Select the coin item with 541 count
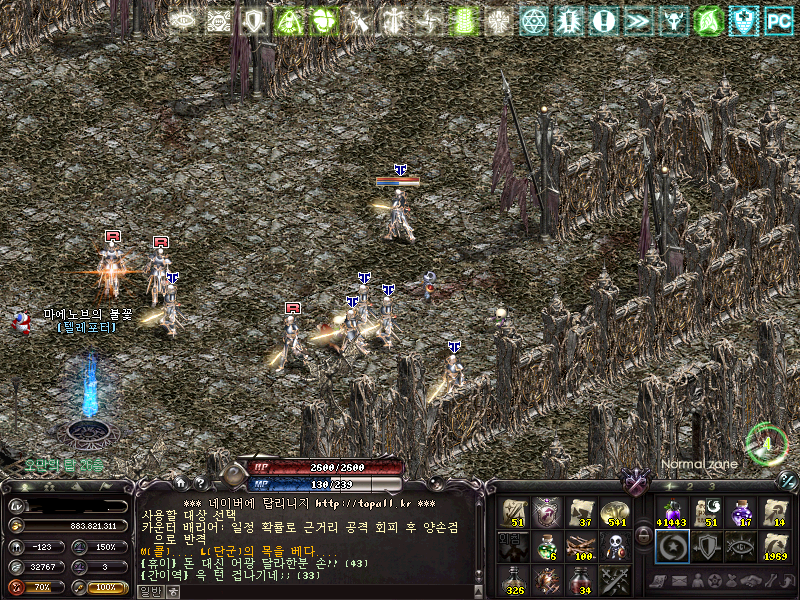This screenshot has height=600, width=800. pos(615,512)
